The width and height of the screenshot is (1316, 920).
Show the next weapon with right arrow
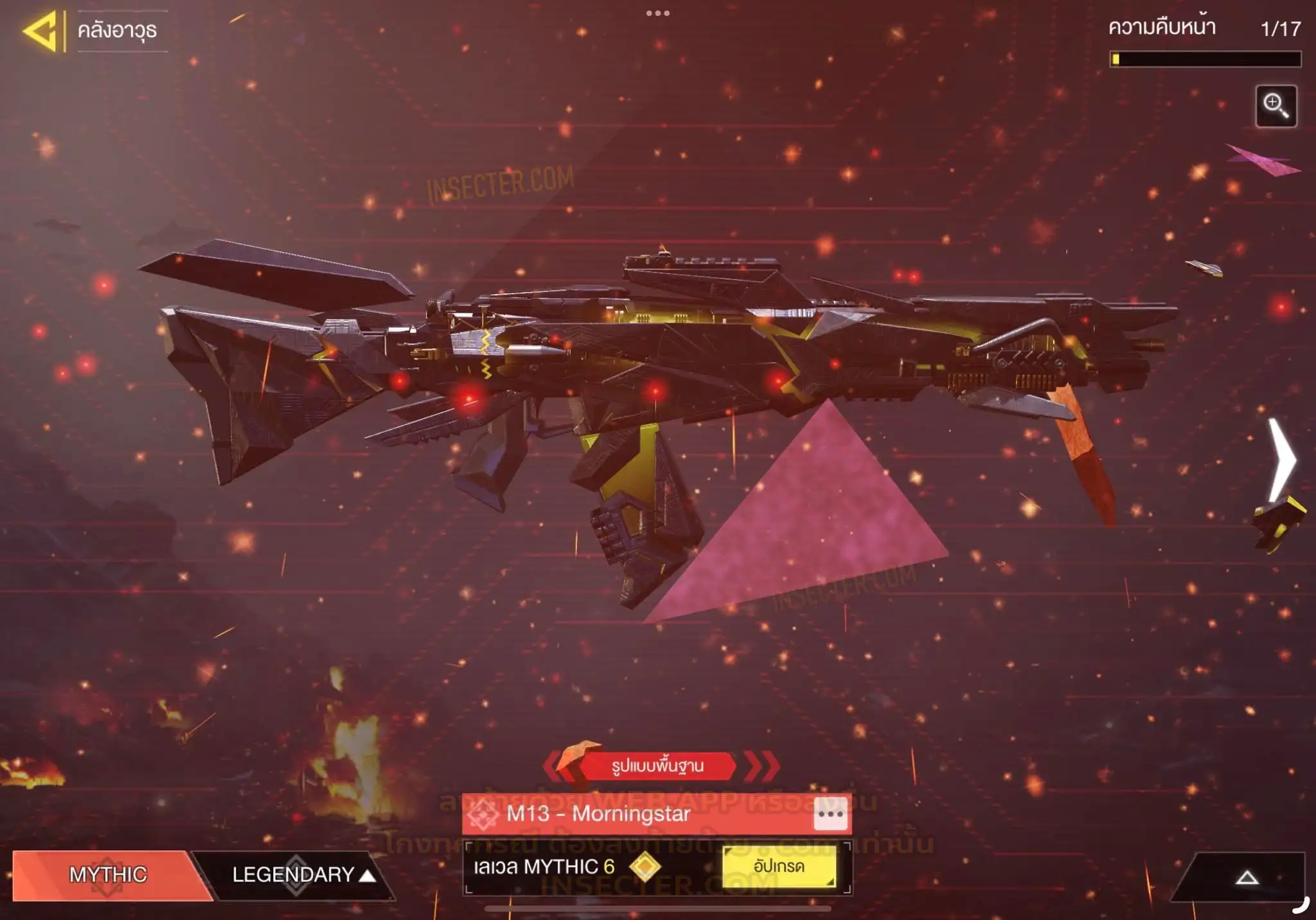point(1282,459)
